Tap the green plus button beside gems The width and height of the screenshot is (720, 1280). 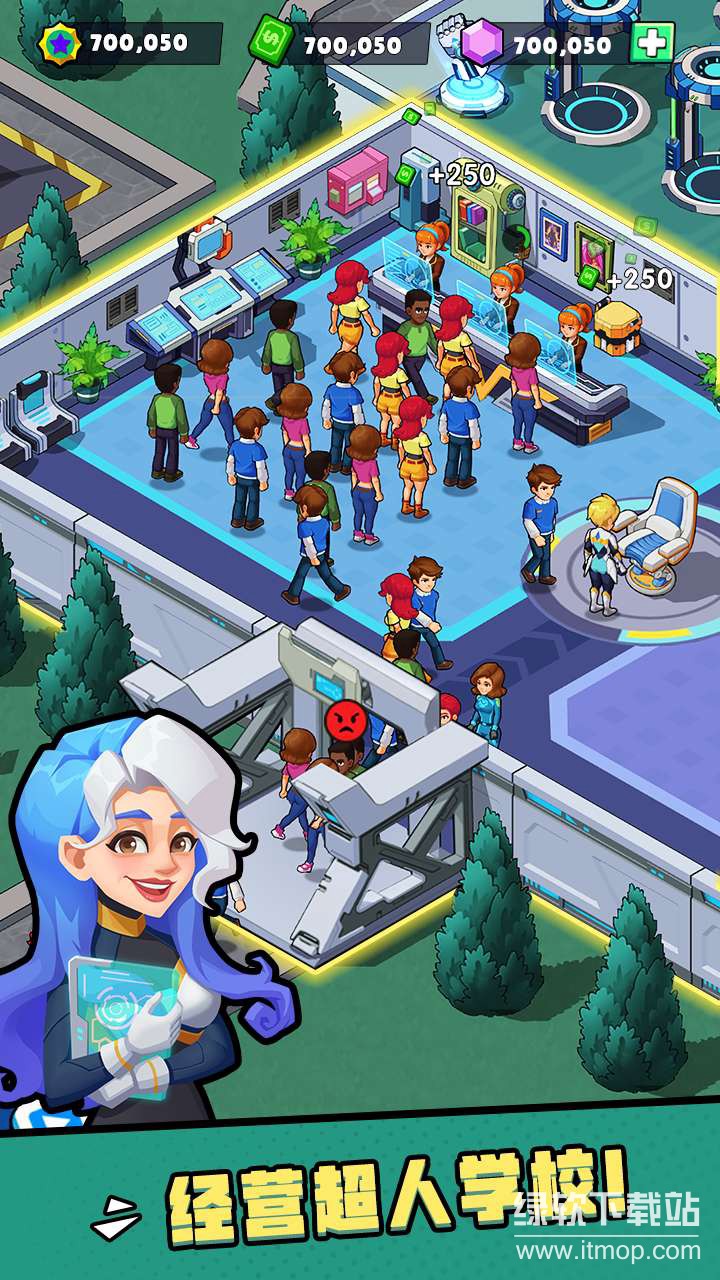652,43
